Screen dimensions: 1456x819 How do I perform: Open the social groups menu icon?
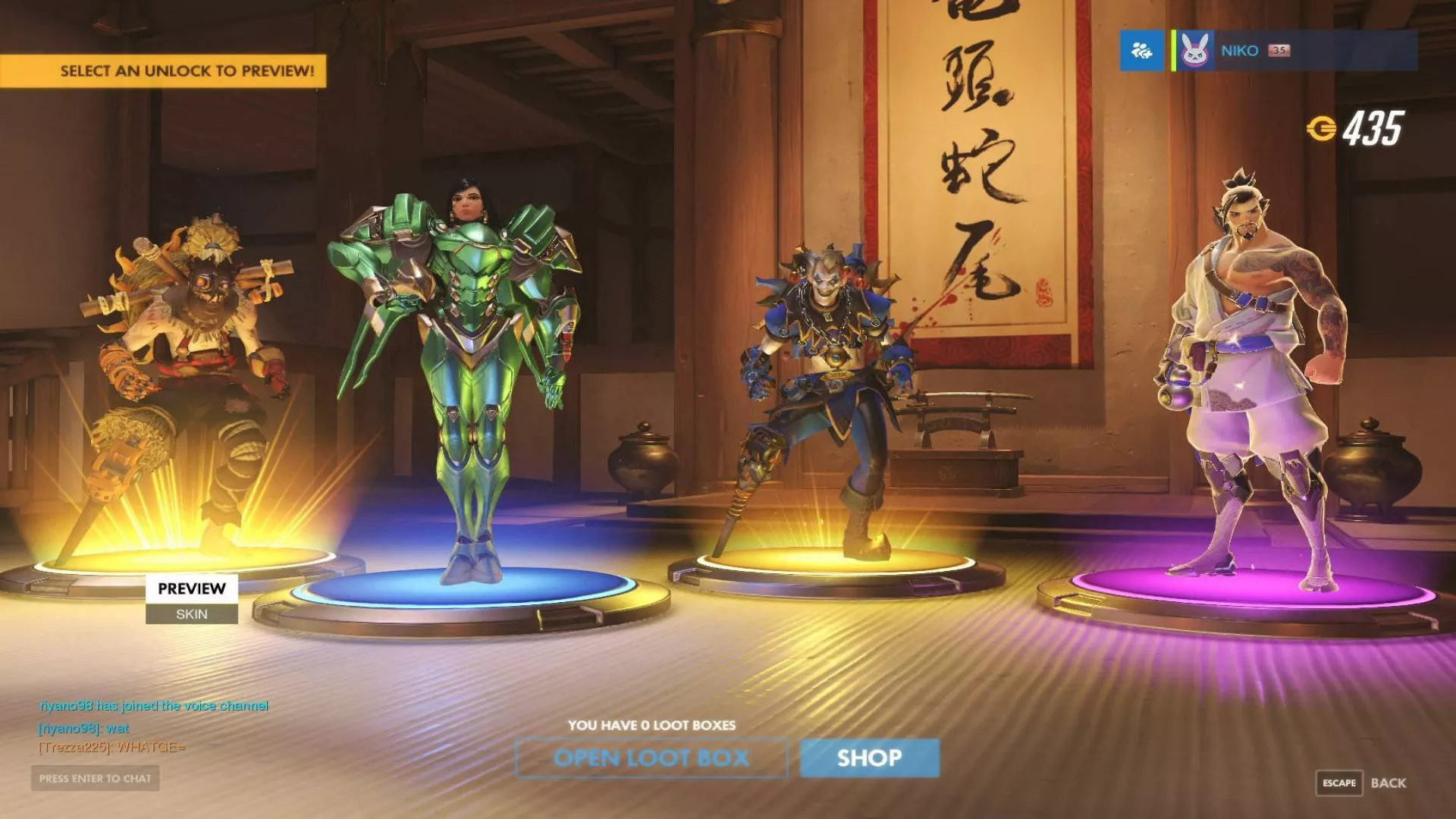coord(1141,50)
